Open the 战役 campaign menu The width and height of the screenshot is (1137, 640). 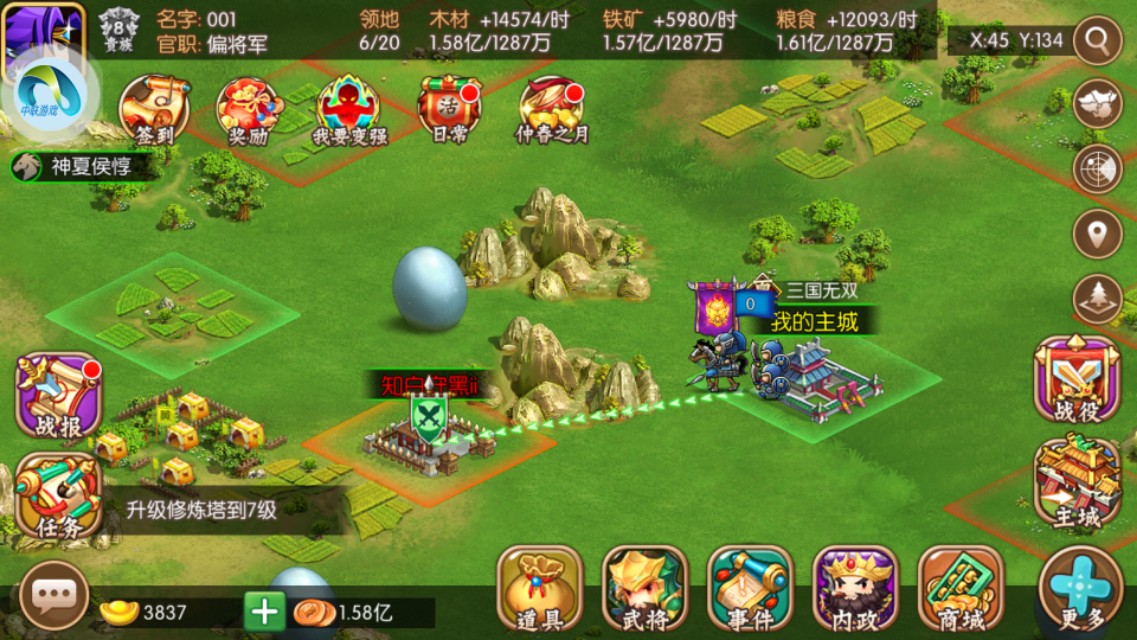pyautogui.click(x=1077, y=379)
